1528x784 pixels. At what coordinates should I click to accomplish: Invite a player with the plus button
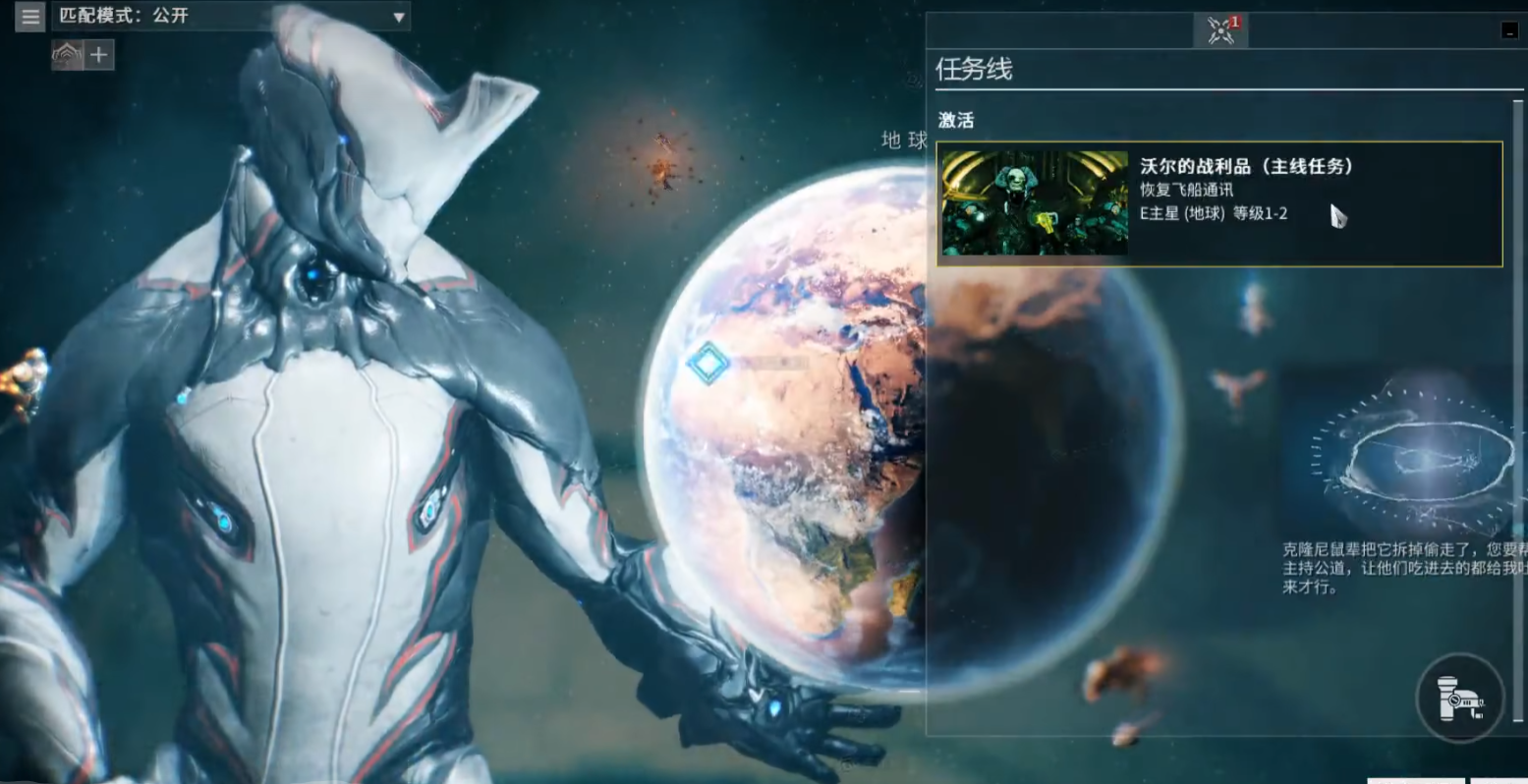click(x=98, y=55)
